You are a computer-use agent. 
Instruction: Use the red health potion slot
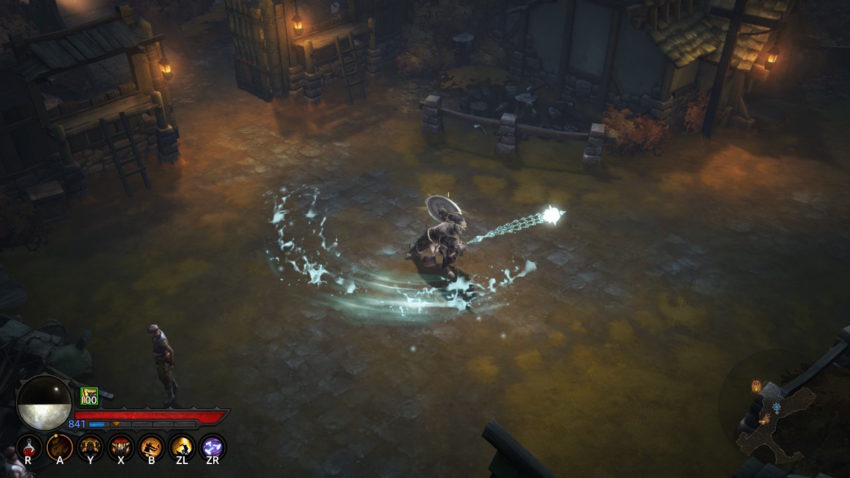coord(28,446)
